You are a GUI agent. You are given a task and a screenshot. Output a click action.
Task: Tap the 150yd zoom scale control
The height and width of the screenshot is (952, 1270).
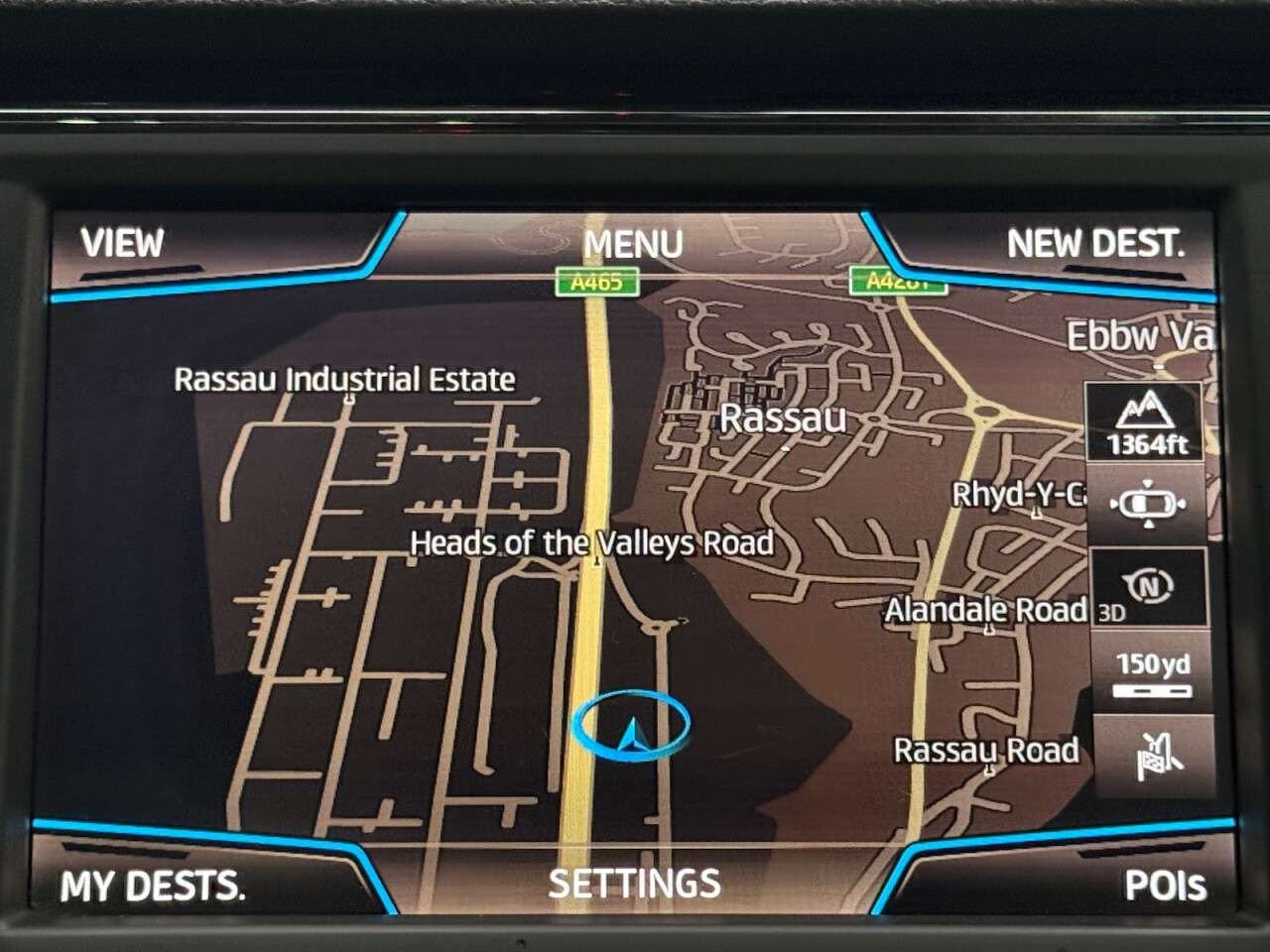coord(1151,672)
